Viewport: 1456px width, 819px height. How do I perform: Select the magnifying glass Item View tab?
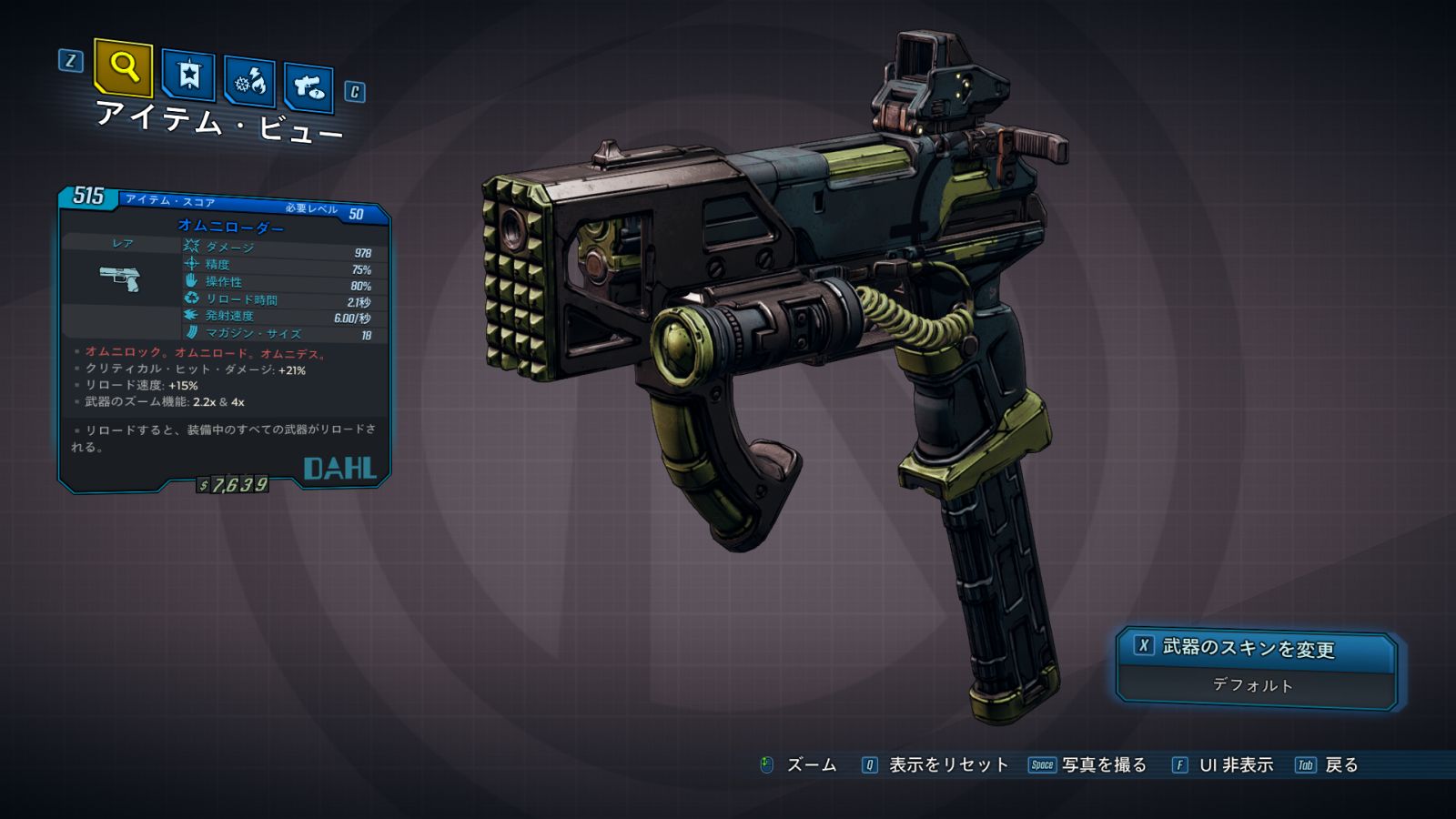point(123,67)
